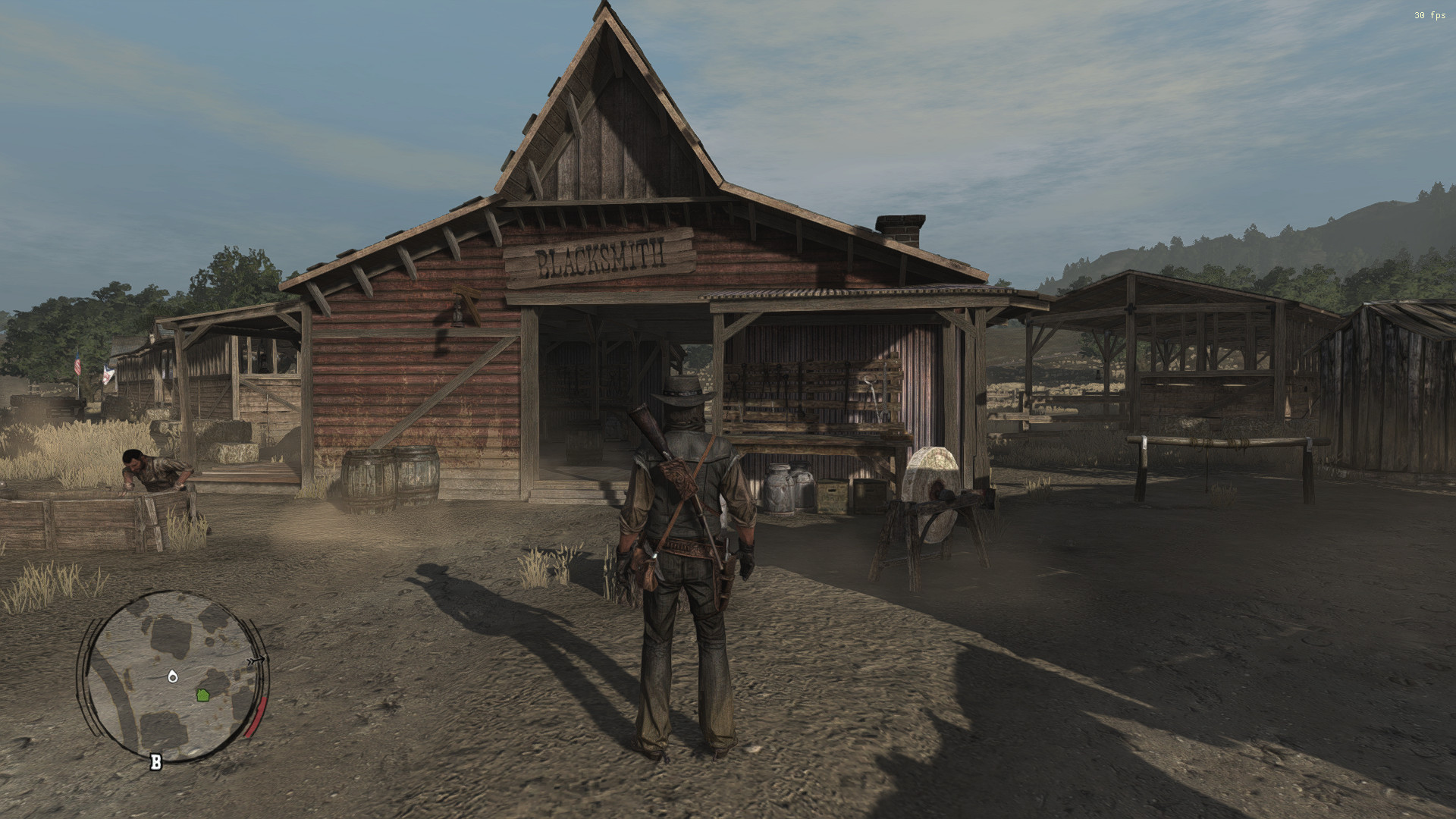Select the black arrow marker on the minimap edge

point(256,661)
